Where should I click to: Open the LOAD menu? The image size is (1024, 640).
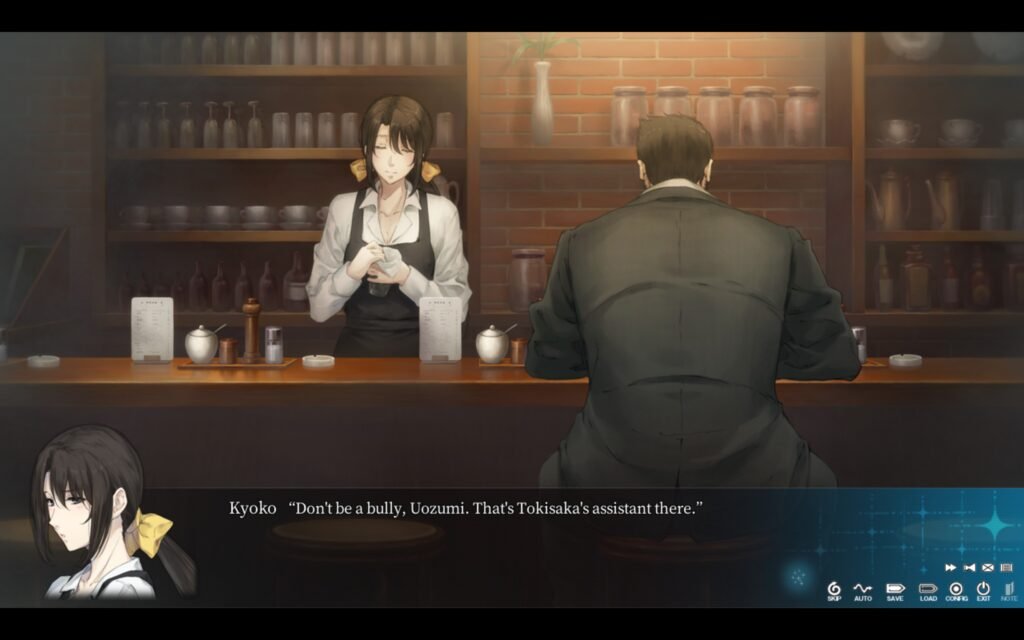(928, 590)
